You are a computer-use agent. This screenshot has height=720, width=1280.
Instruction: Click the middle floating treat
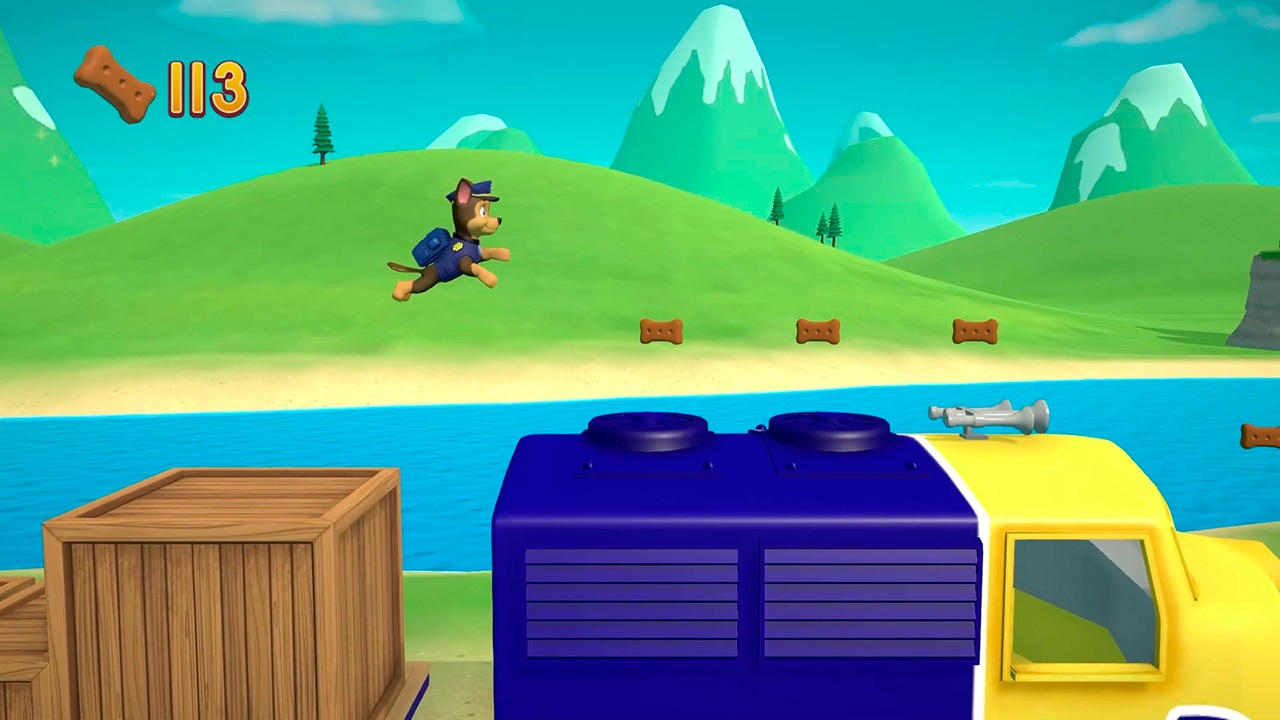pos(817,330)
